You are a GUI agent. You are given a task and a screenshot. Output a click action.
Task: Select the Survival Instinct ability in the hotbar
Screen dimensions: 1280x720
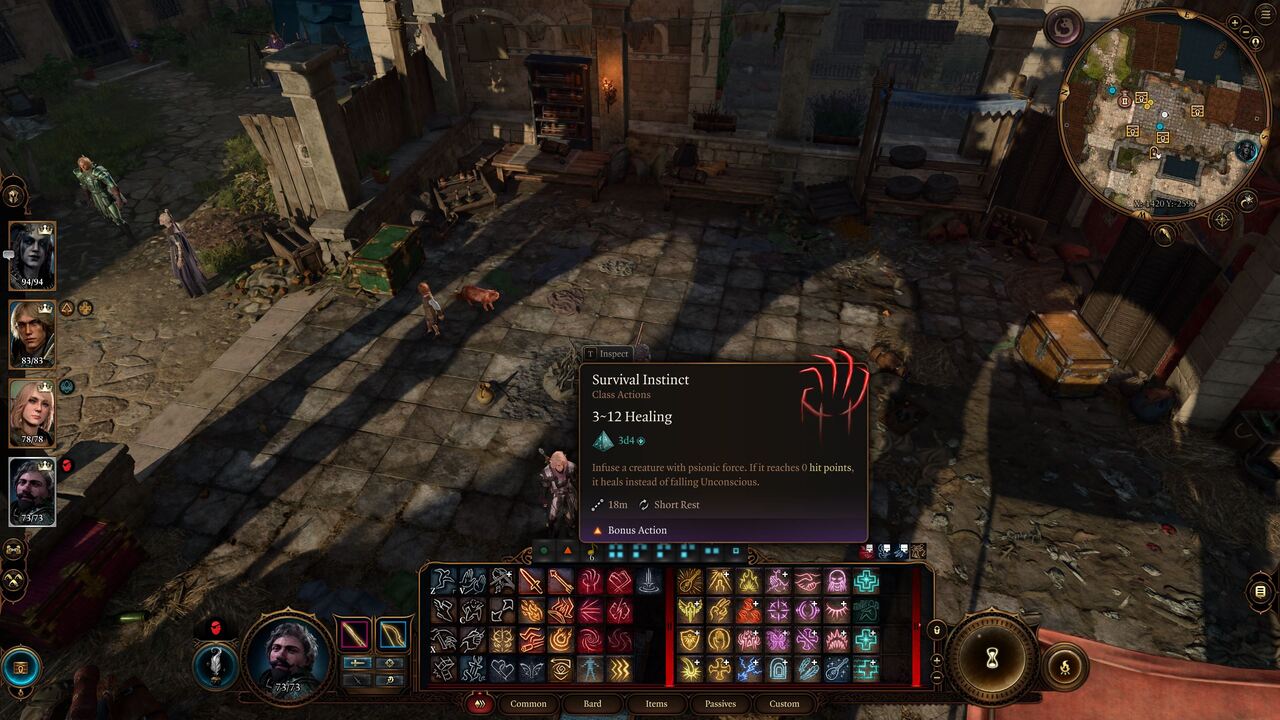589,581
